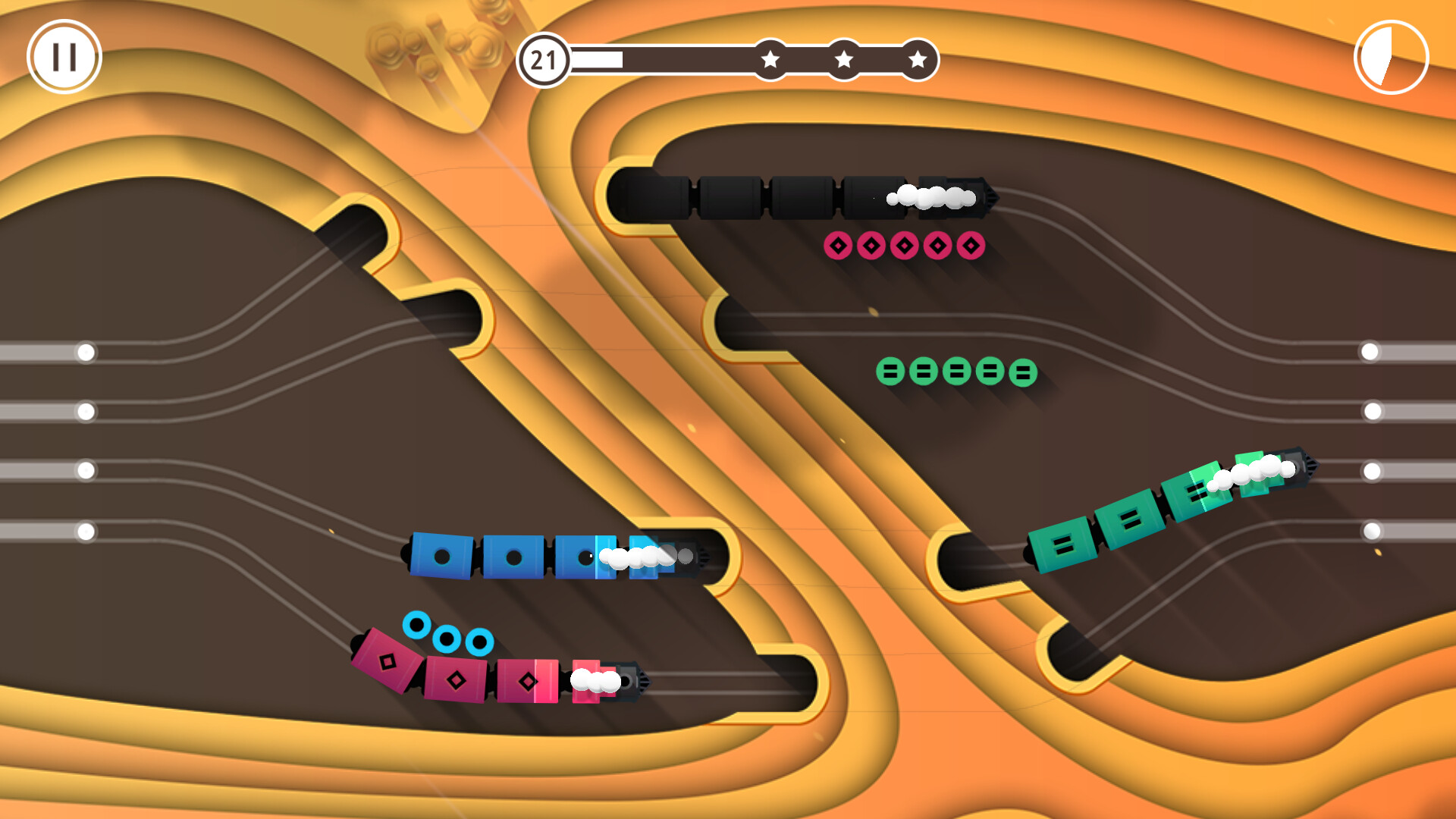Click the first star on the progress bar

pyautogui.click(x=771, y=58)
